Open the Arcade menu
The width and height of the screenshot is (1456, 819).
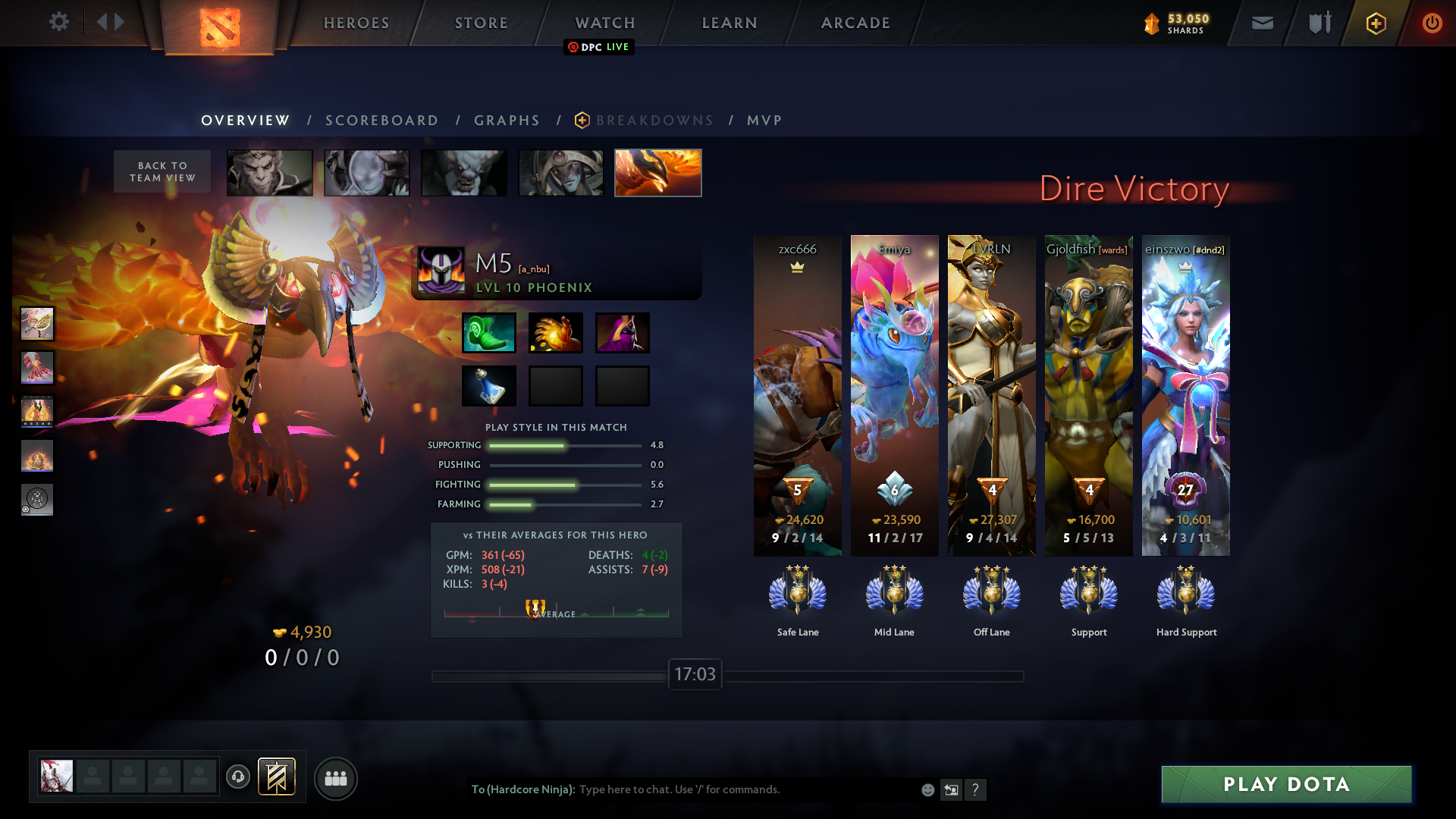(x=855, y=23)
